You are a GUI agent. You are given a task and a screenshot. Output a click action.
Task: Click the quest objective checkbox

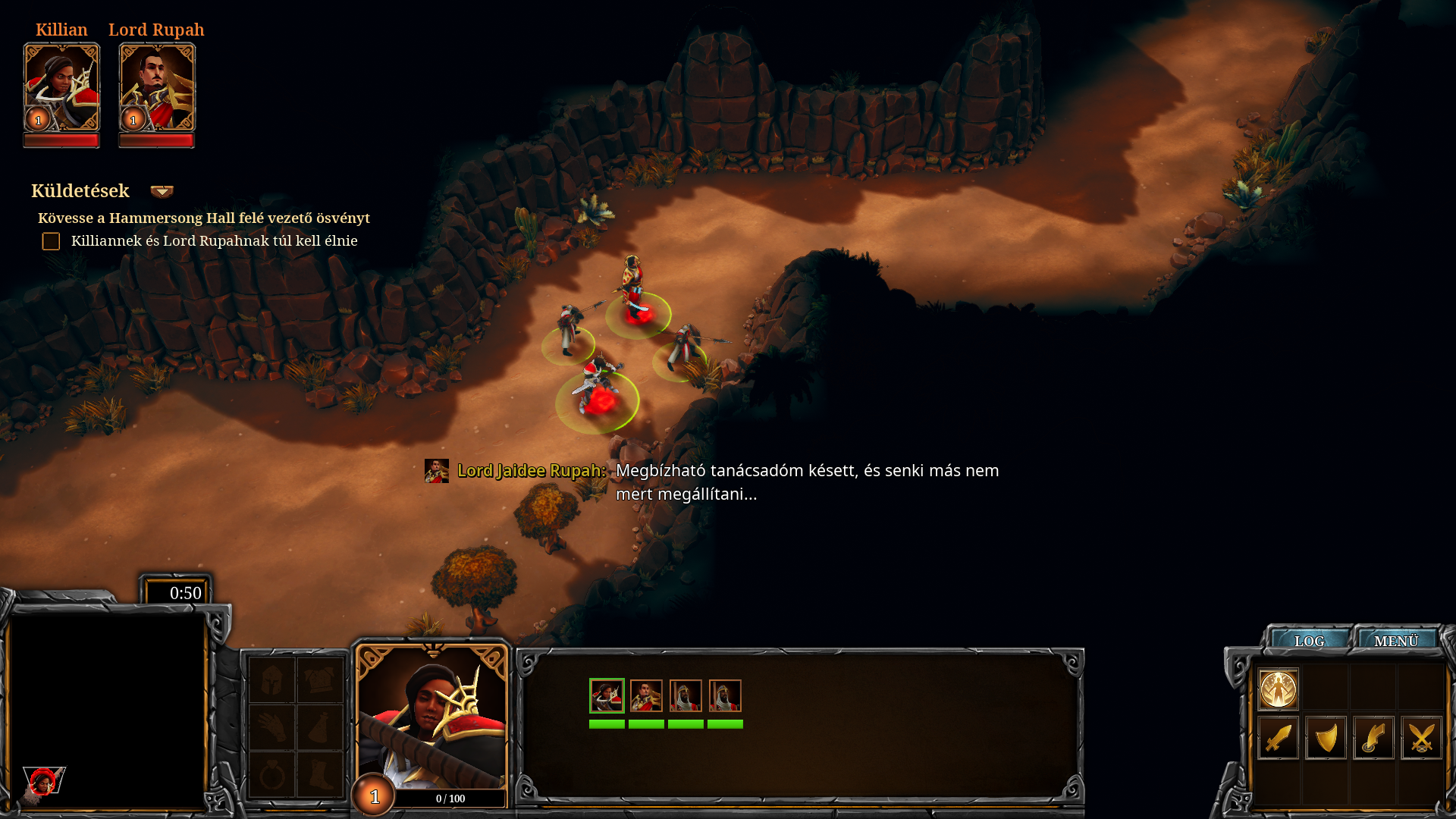point(51,241)
